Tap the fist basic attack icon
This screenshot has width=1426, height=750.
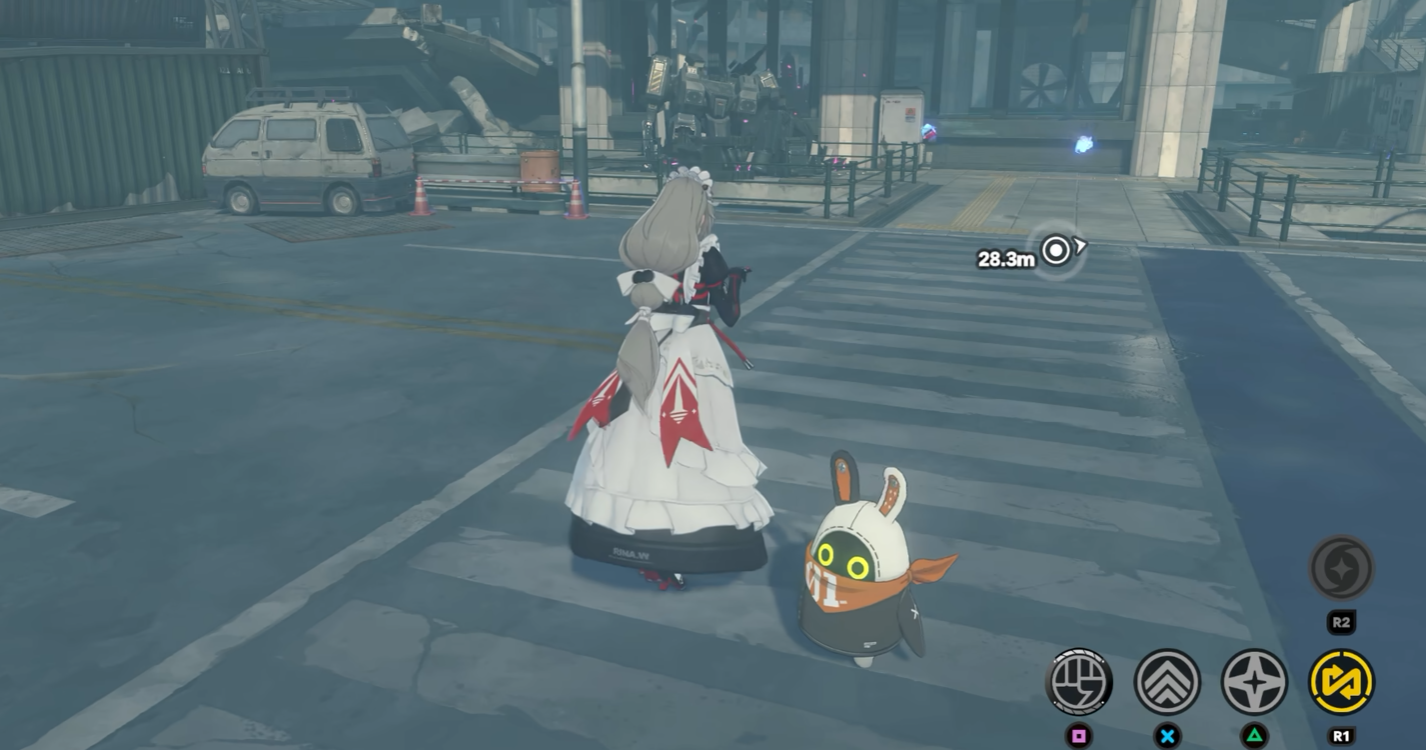click(1079, 682)
